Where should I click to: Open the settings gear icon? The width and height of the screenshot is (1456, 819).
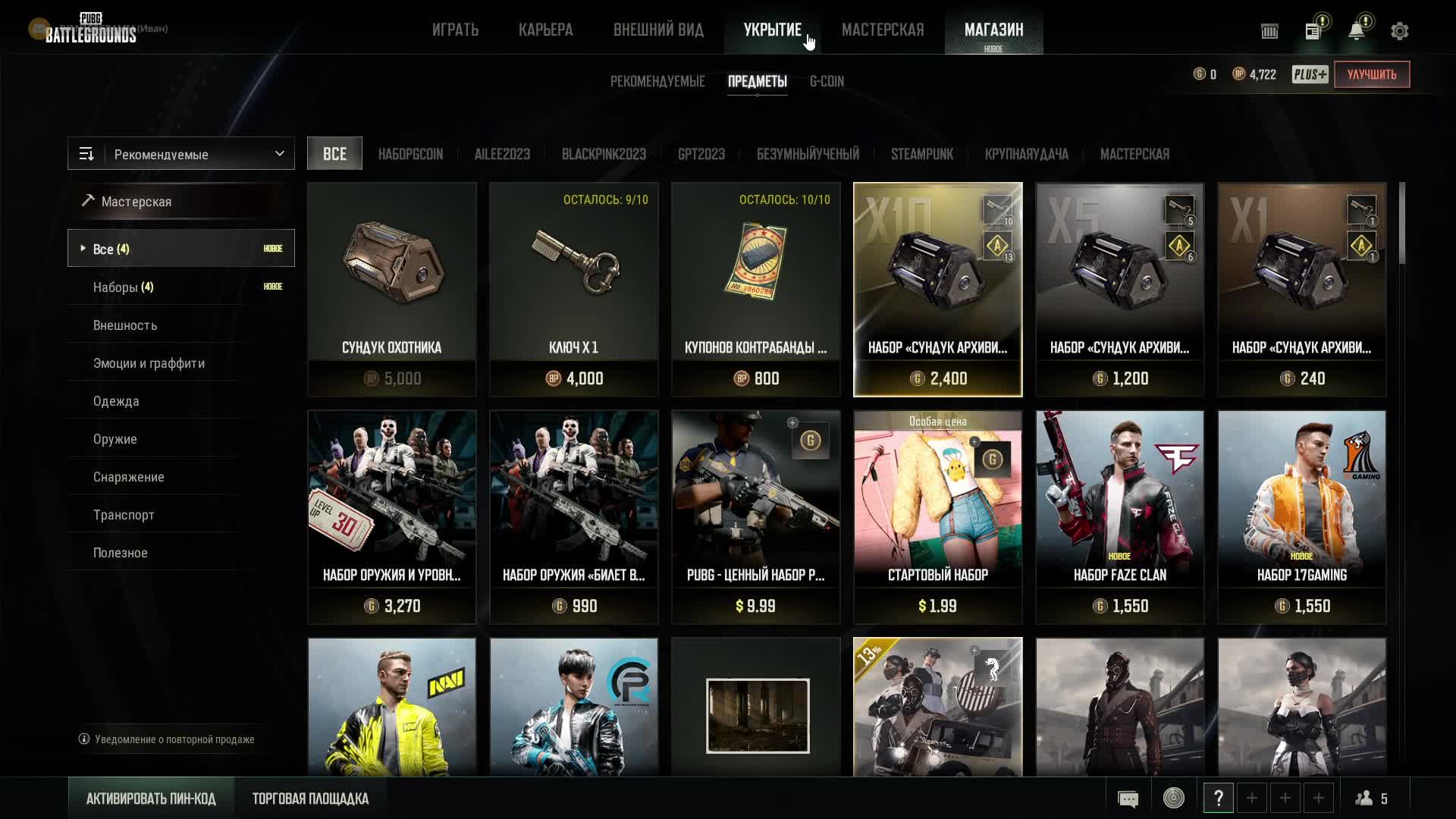click(1399, 31)
